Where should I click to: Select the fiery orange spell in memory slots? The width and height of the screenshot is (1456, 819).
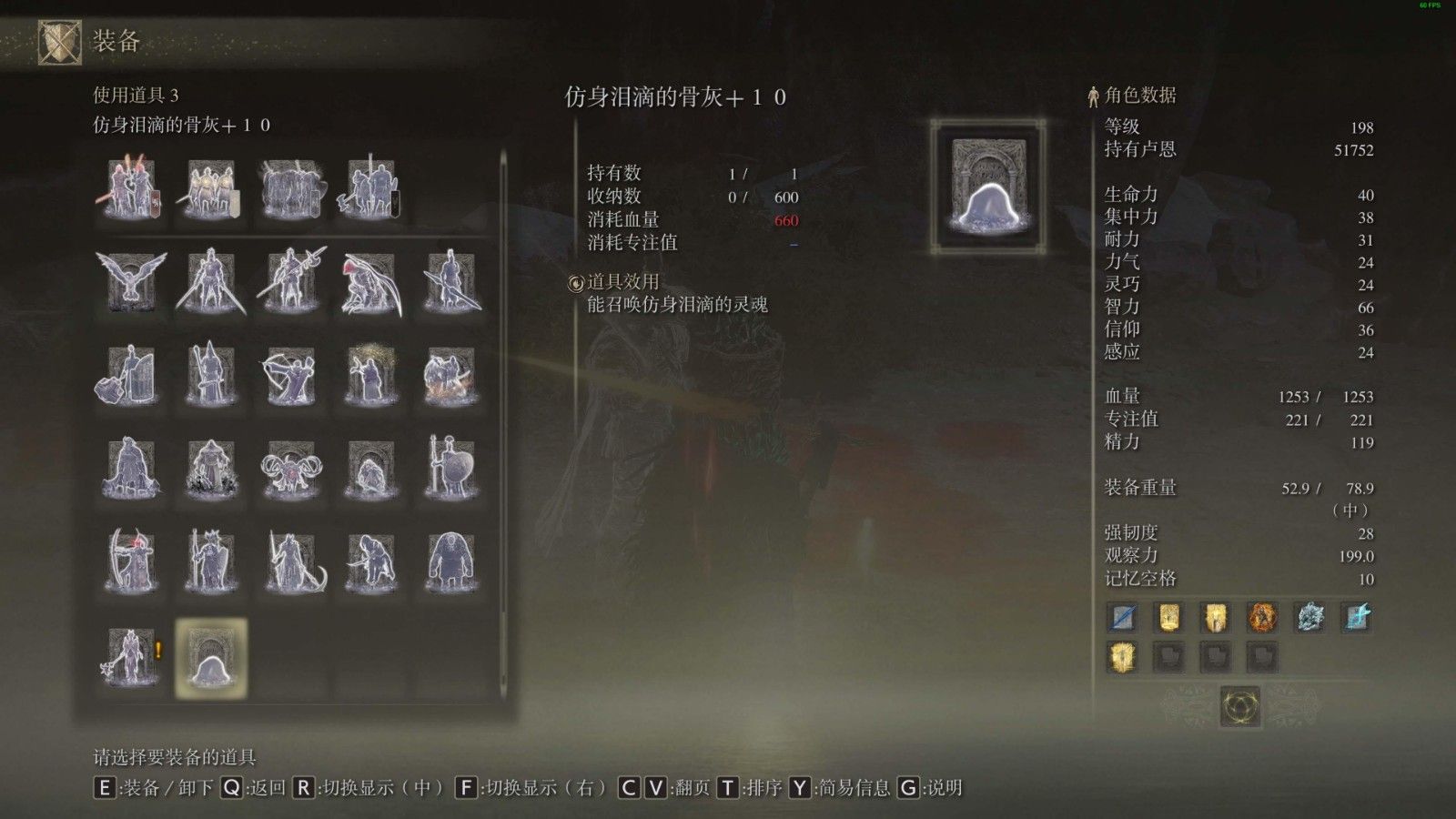(x=1262, y=618)
